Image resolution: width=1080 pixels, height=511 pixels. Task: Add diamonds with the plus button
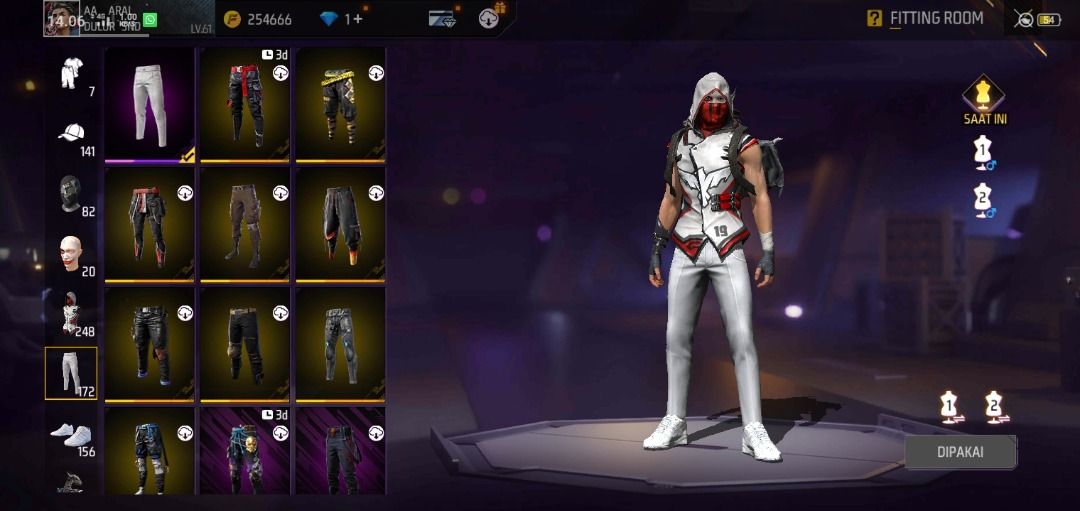(359, 19)
